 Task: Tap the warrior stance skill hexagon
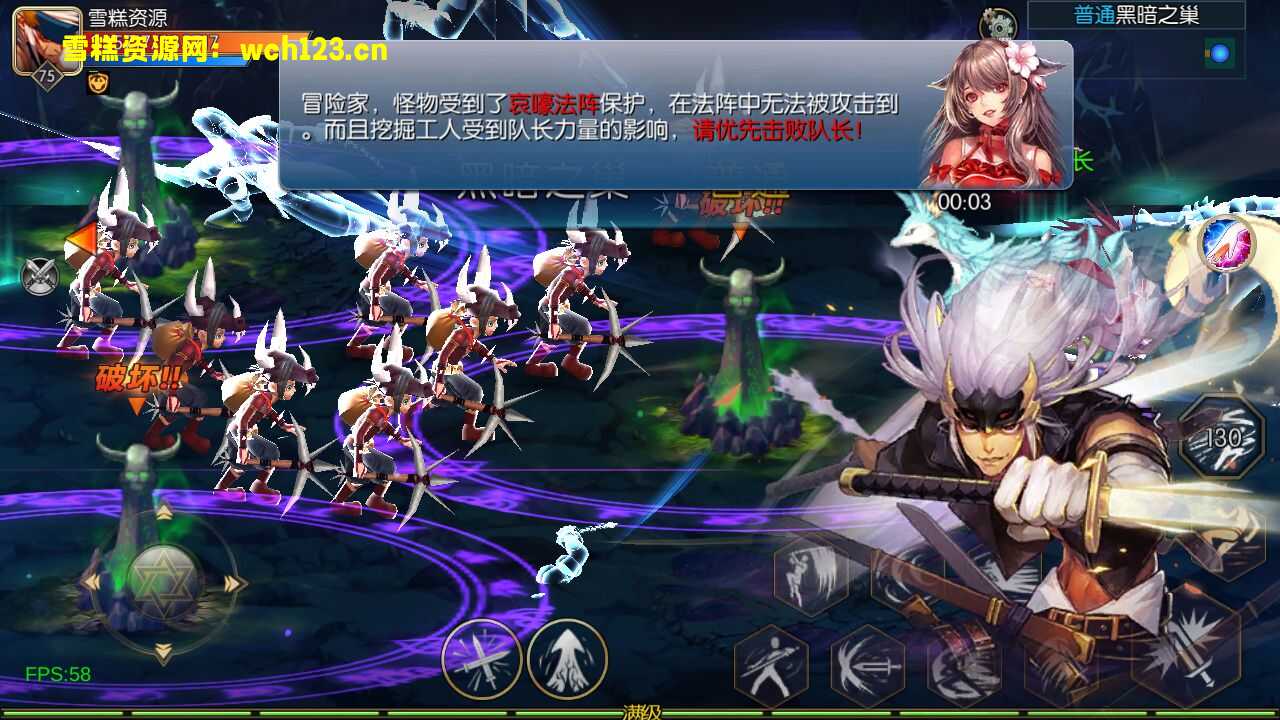pos(770,662)
